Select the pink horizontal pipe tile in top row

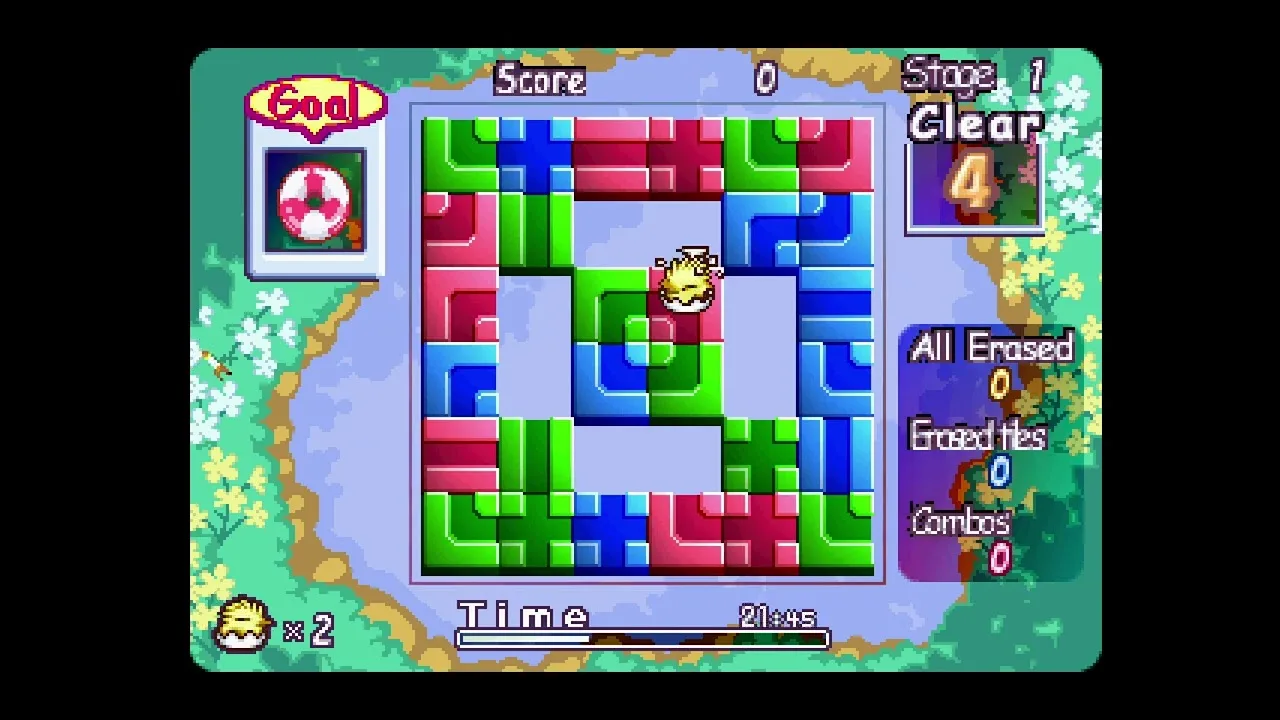coord(610,155)
